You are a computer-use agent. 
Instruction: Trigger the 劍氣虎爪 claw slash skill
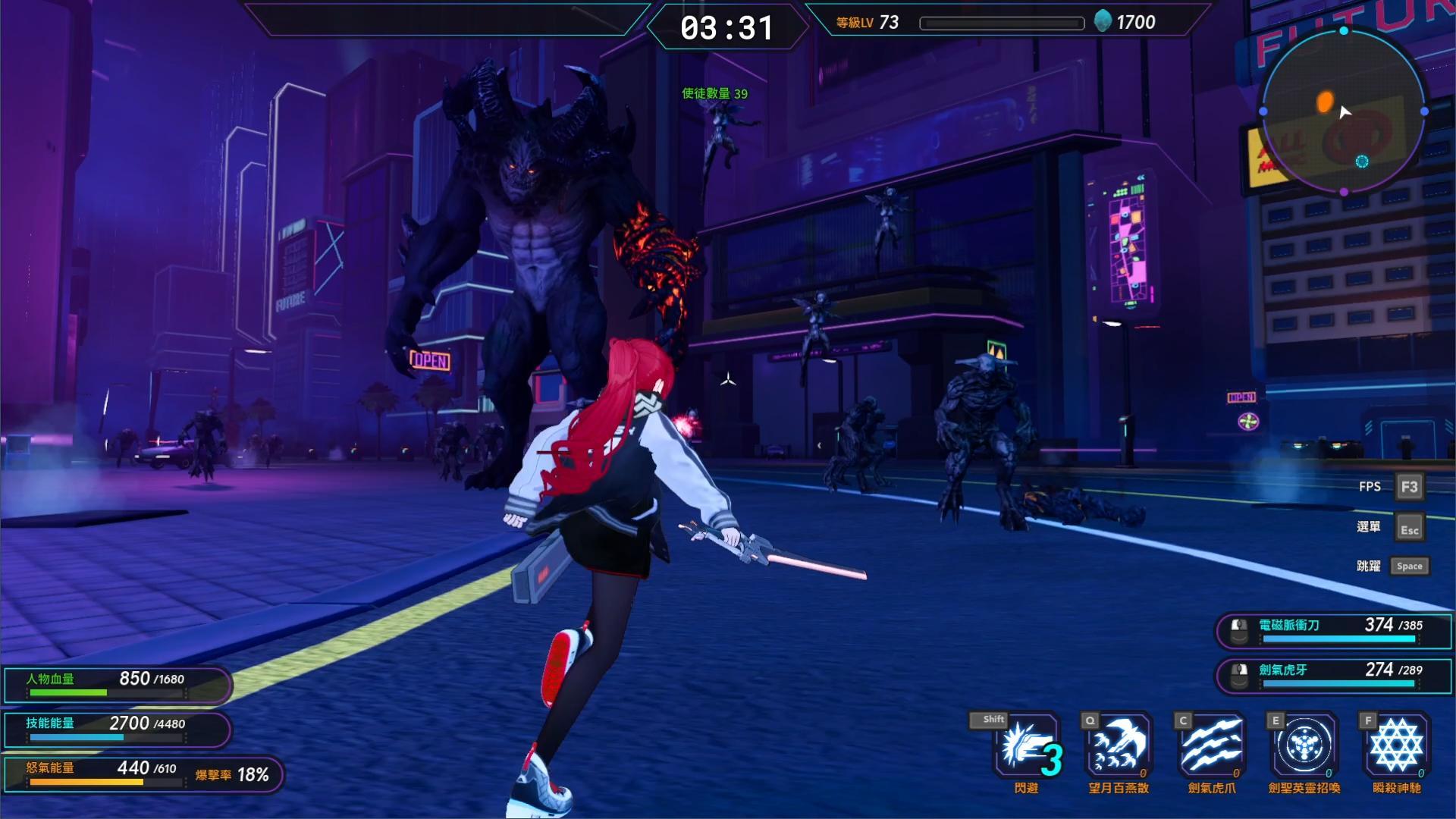point(1212,746)
